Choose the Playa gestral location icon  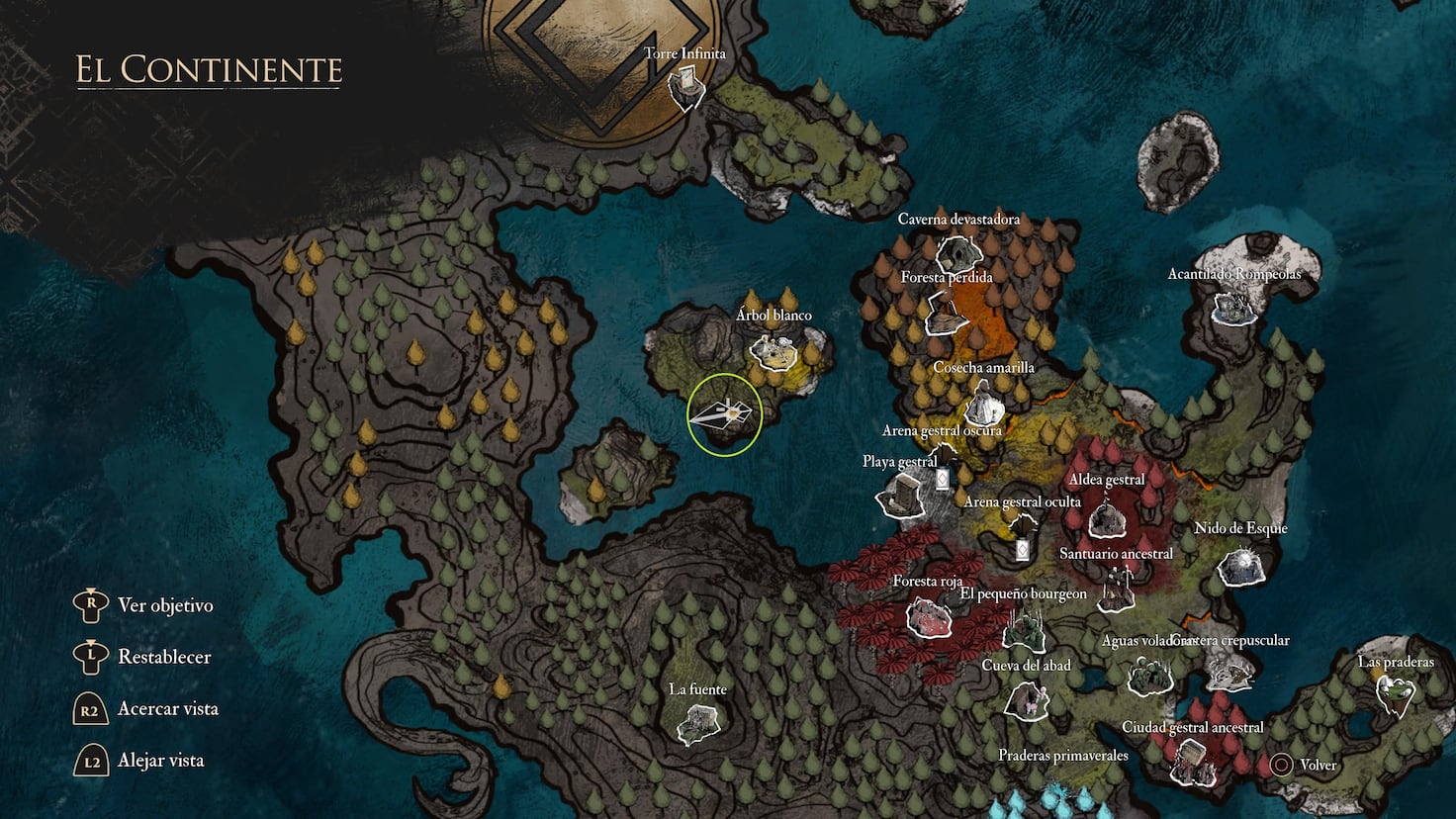(x=901, y=493)
